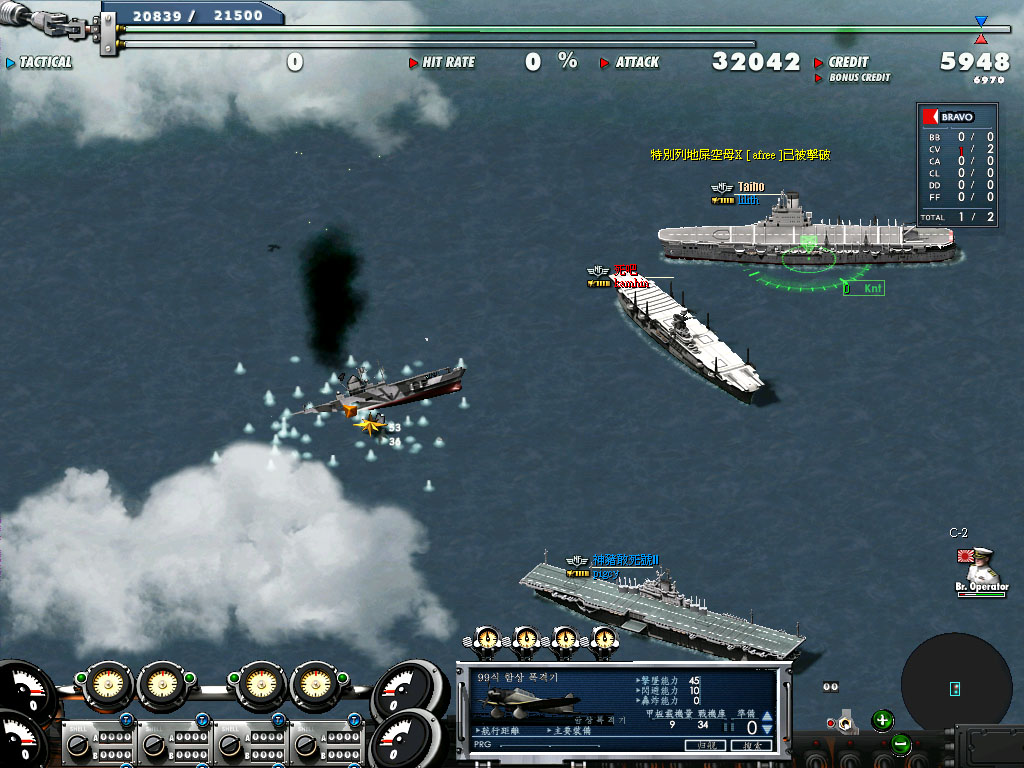Increase the prepared aircraft count with the up arrow

pos(767,716)
